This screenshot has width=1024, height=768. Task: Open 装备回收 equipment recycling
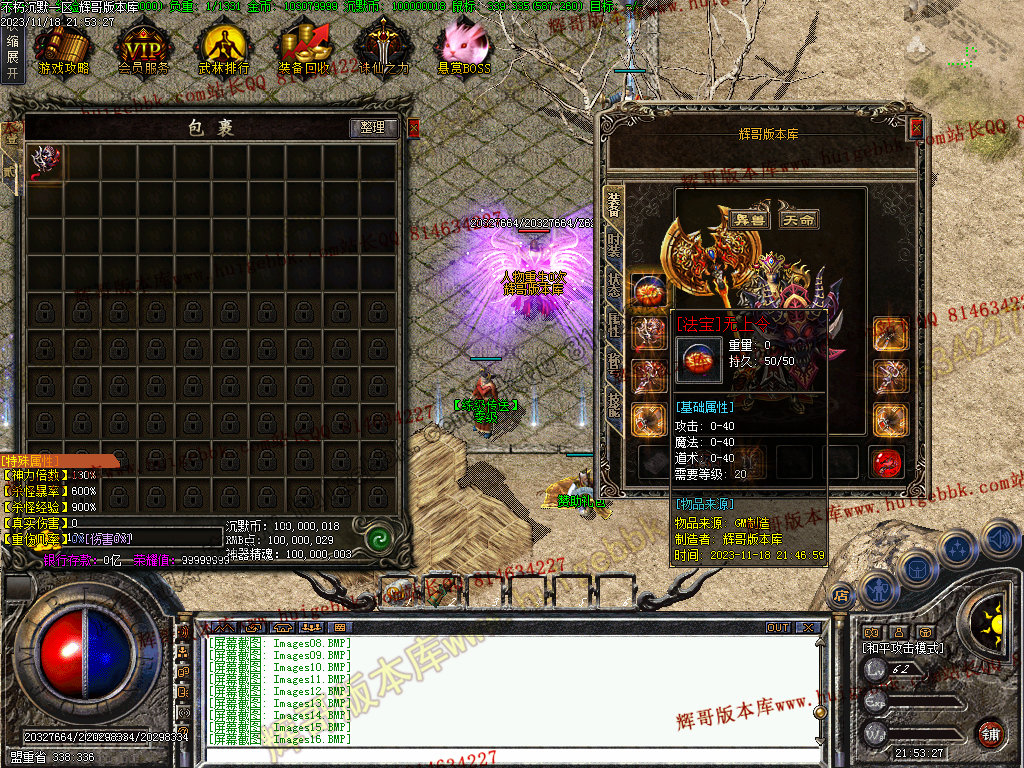coord(304,48)
